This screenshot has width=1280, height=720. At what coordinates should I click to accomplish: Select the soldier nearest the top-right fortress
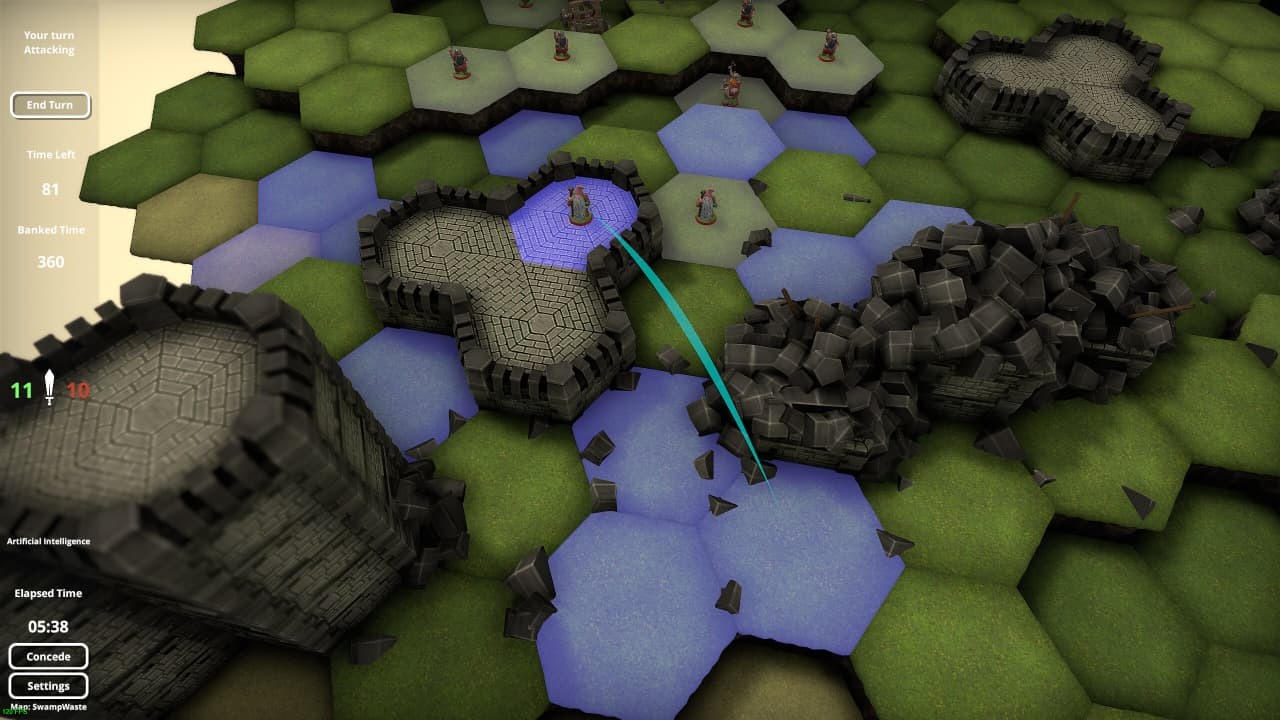(828, 40)
